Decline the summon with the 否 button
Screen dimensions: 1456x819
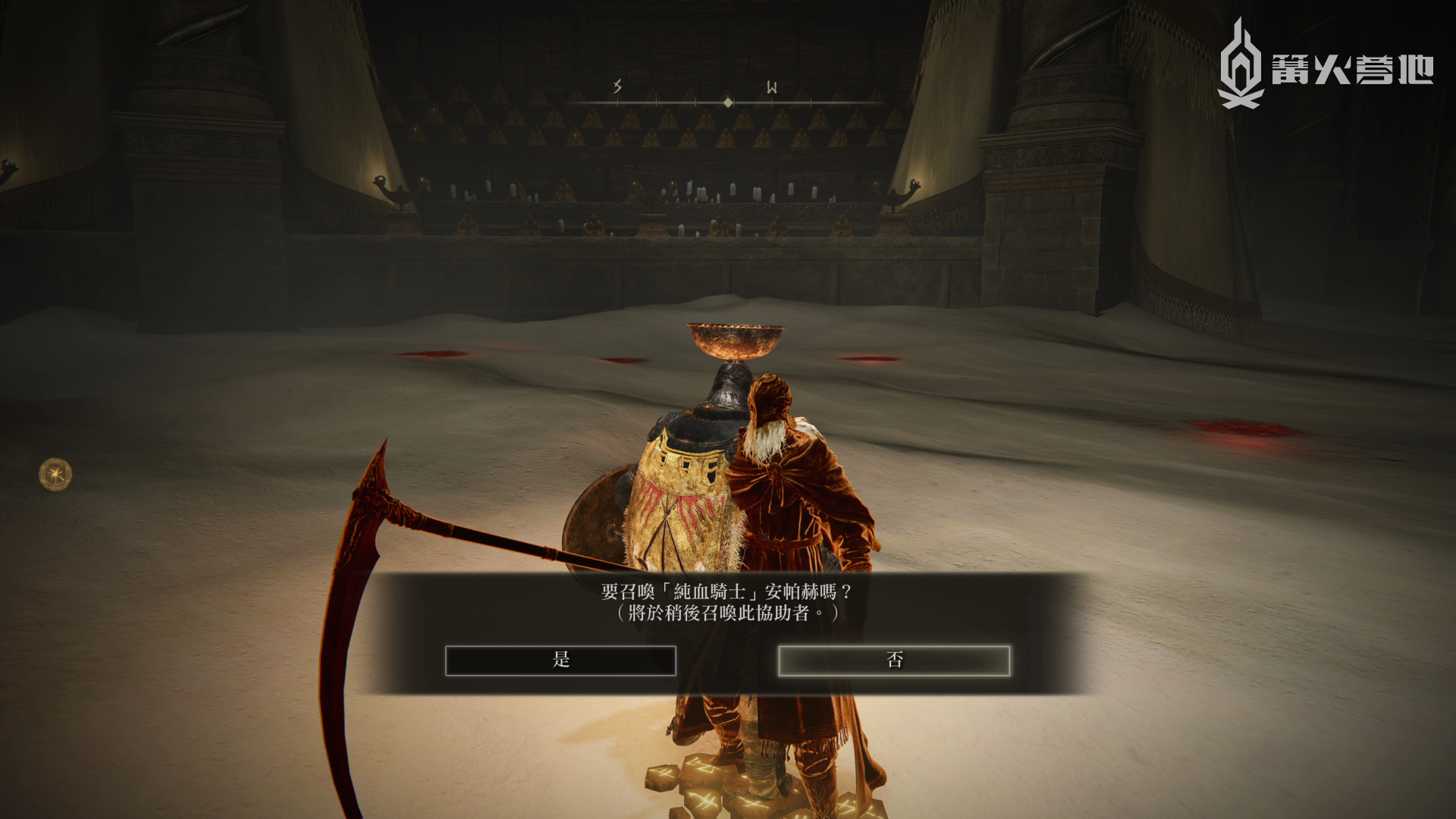(894, 660)
